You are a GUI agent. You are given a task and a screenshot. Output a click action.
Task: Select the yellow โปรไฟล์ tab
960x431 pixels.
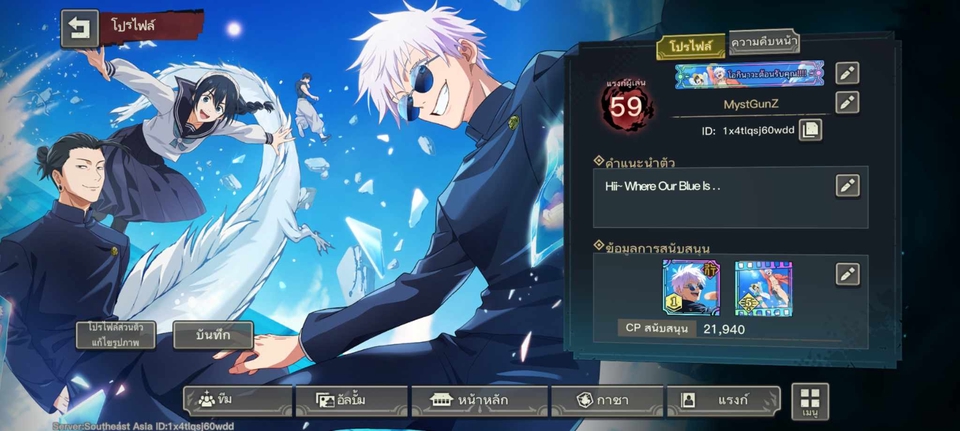[690, 46]
